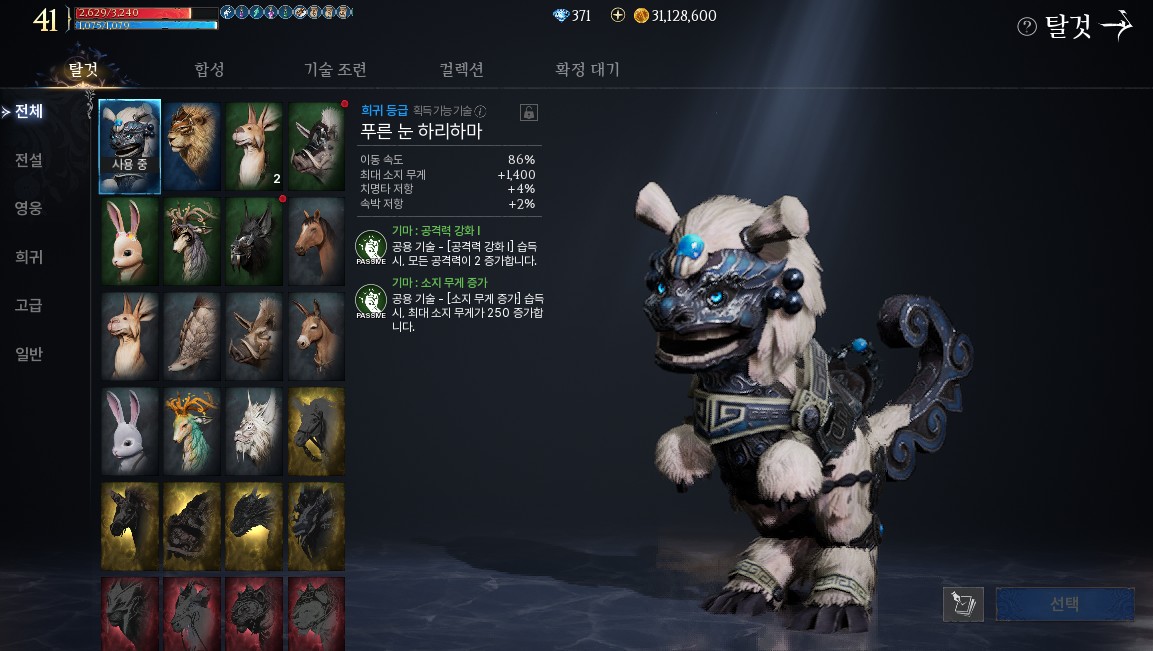
Task: Exit via the arrow beside 탈것 title
Action: (x=1116, y=26)
